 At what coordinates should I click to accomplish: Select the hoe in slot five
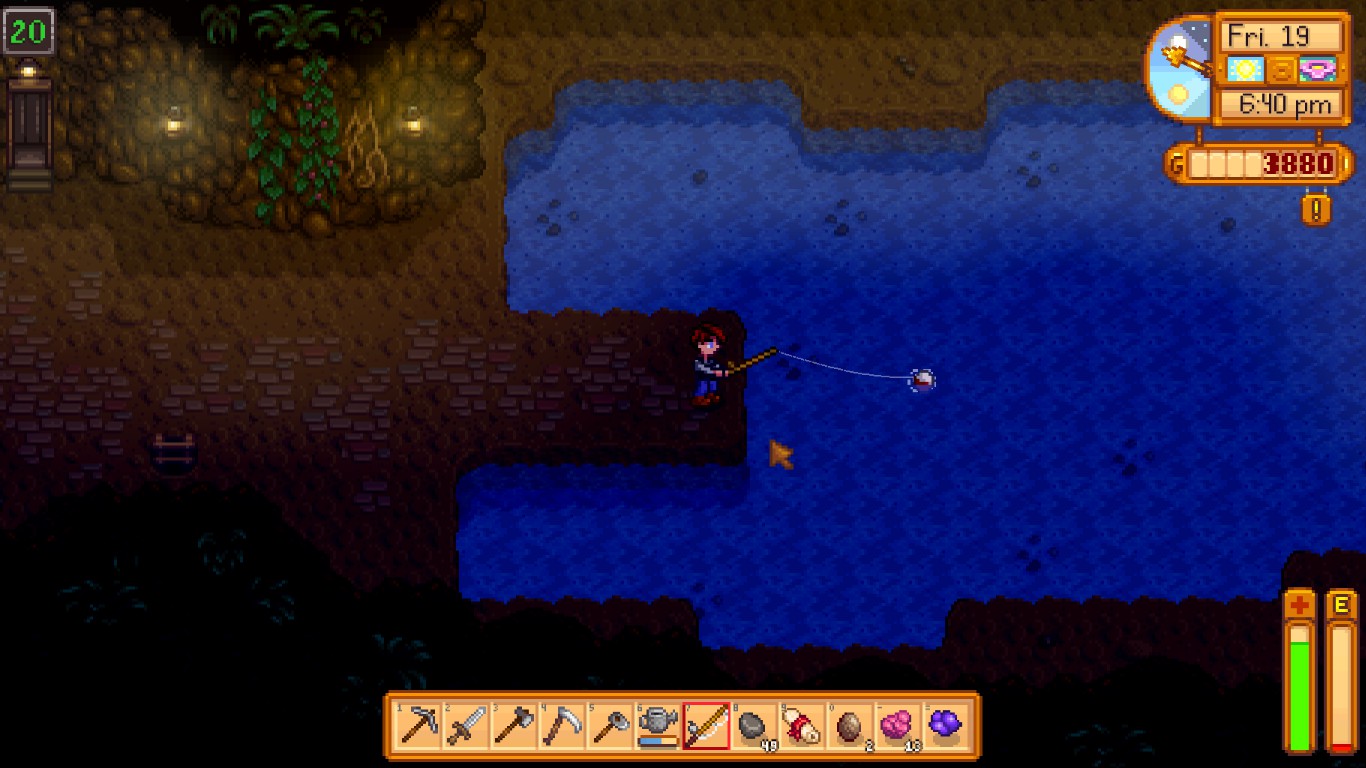pyautogui.click(x=610, y=725)
